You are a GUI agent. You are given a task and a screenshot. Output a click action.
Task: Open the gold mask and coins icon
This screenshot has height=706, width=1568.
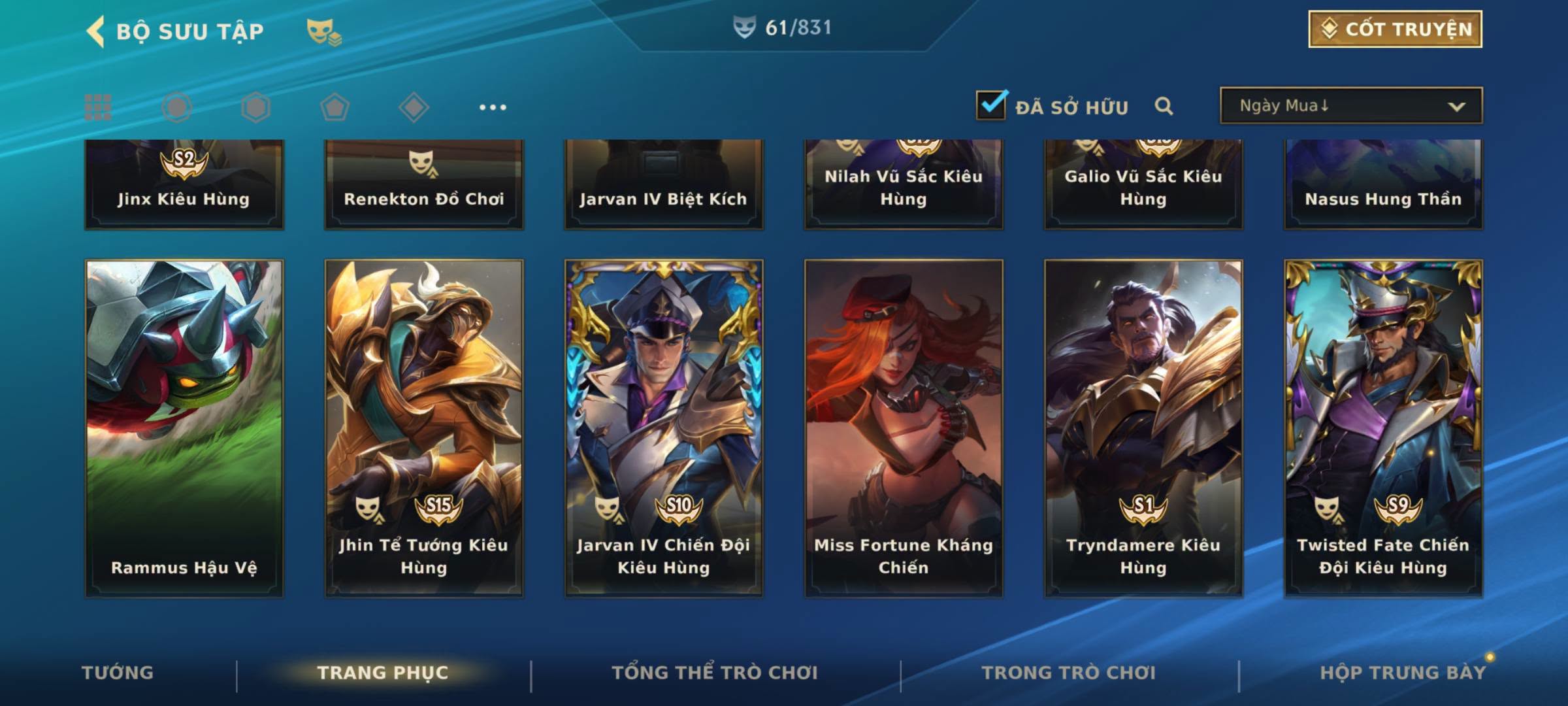(x=324, y=31)
